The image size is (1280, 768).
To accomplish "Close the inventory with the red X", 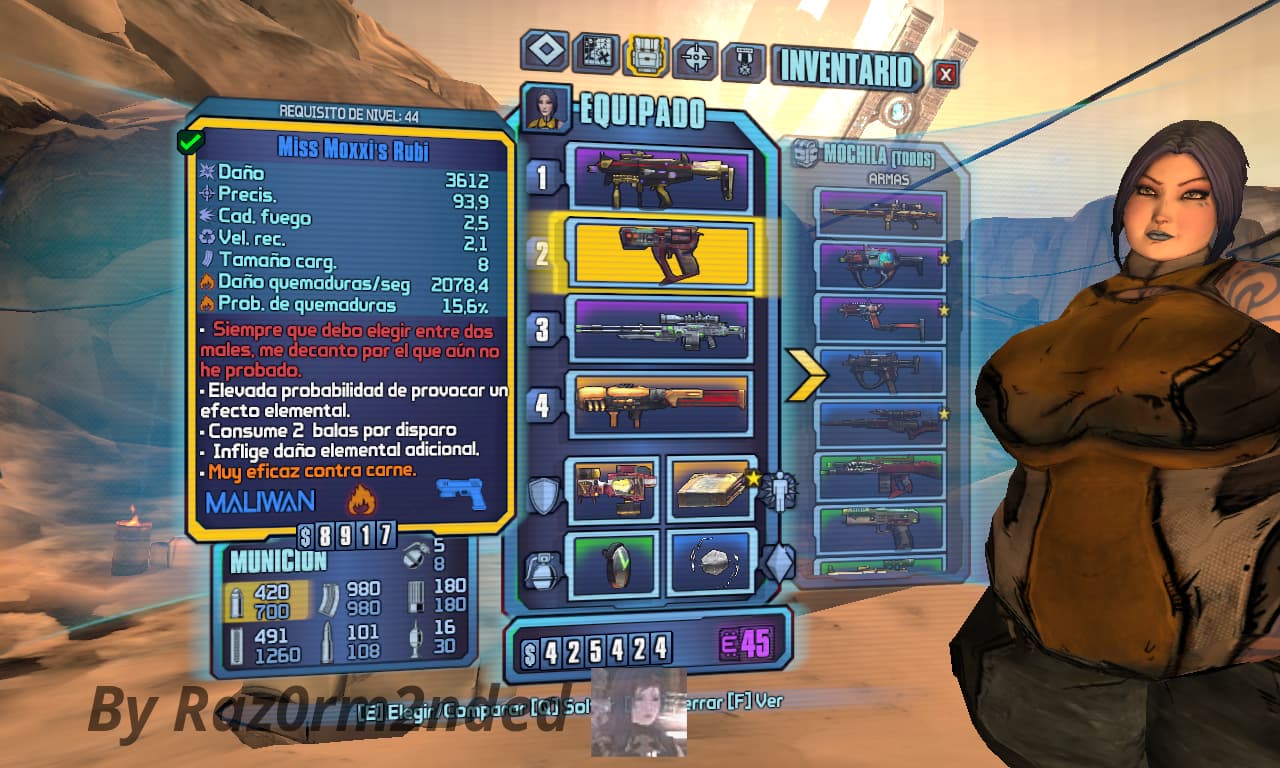I will click(x=946, y=73).
